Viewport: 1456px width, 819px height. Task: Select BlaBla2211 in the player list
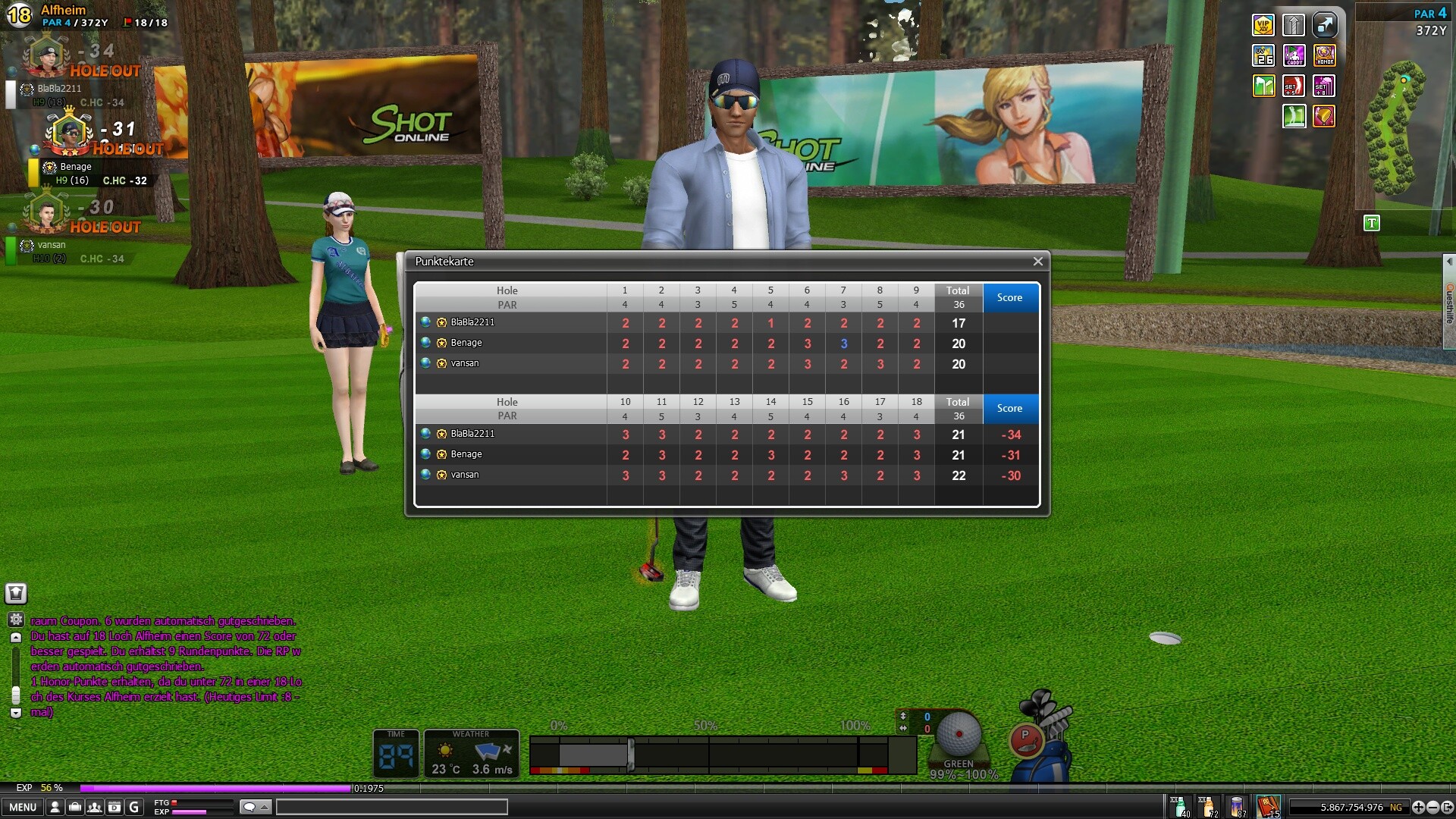[59, 89]
